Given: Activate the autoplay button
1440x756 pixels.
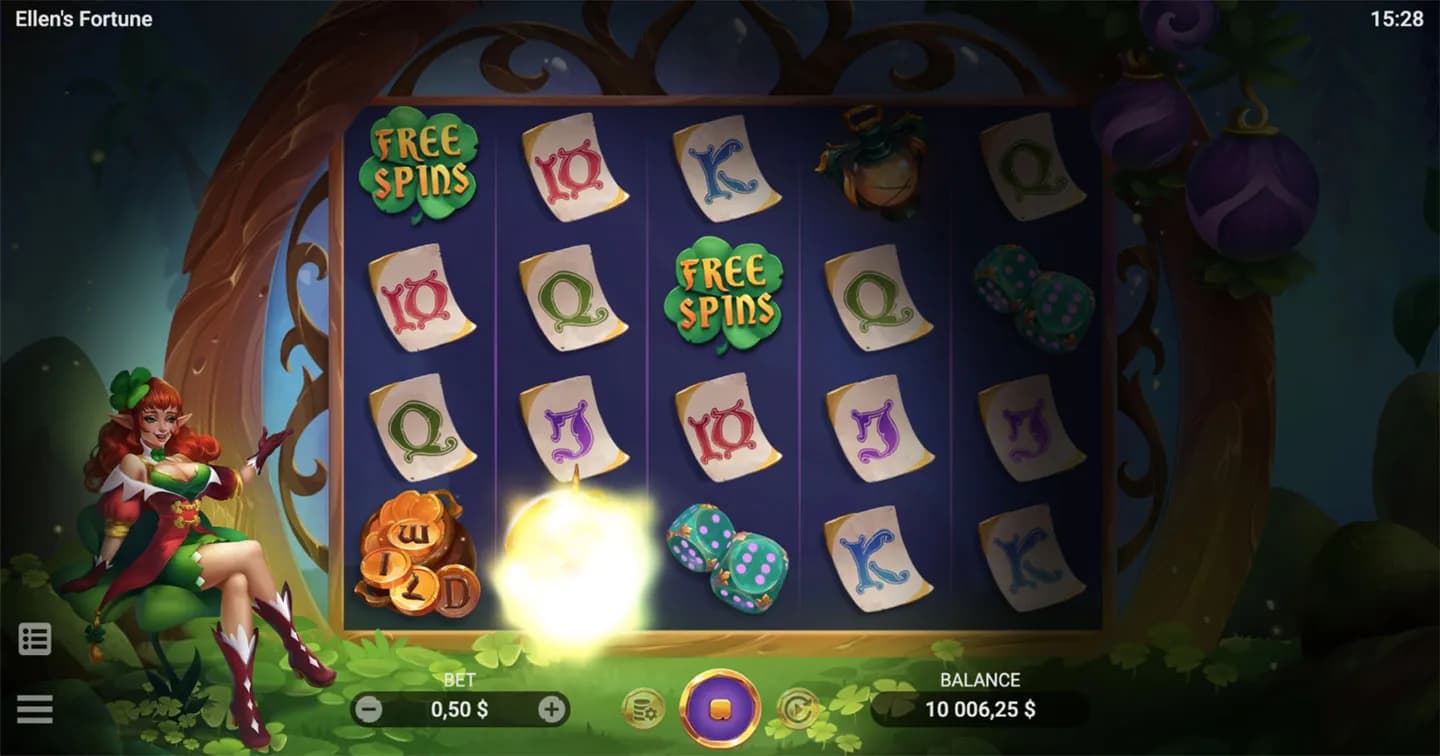Looking at the screenshot, I should (x=797, y=709).
